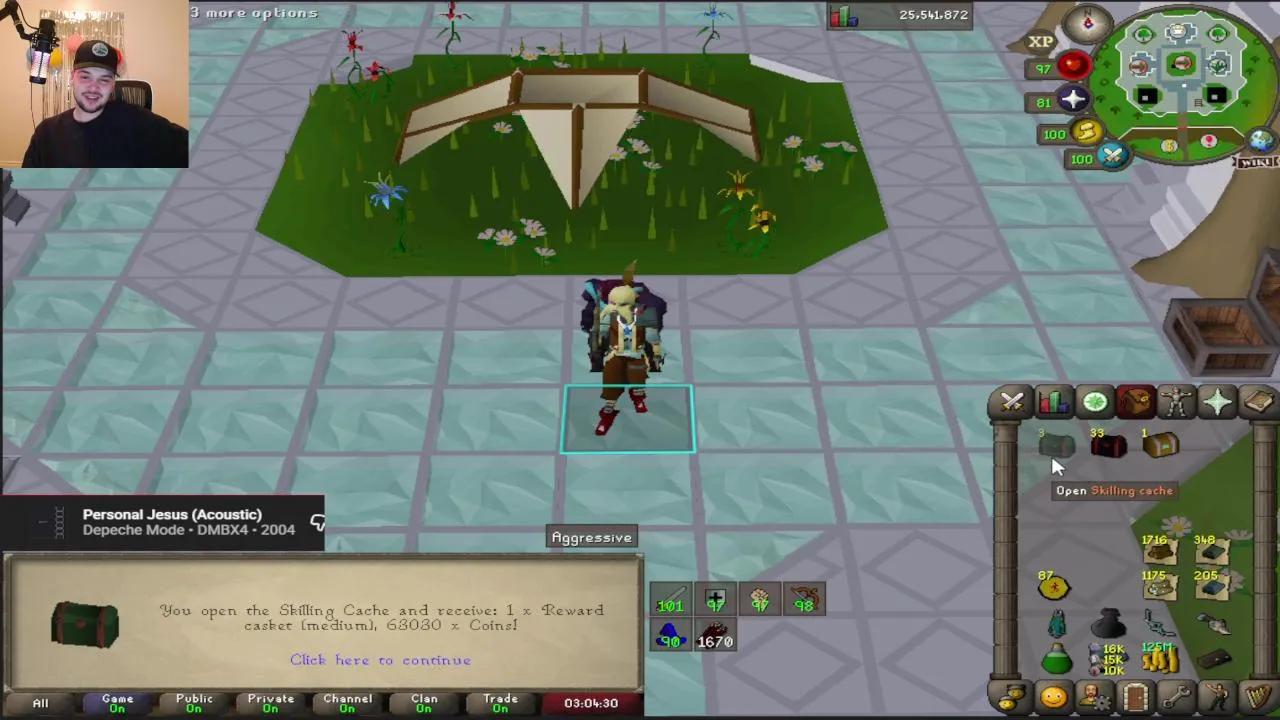Open the Music tab with the harp icon
Screen dimensions: 1280x720
click(1258, 697)
